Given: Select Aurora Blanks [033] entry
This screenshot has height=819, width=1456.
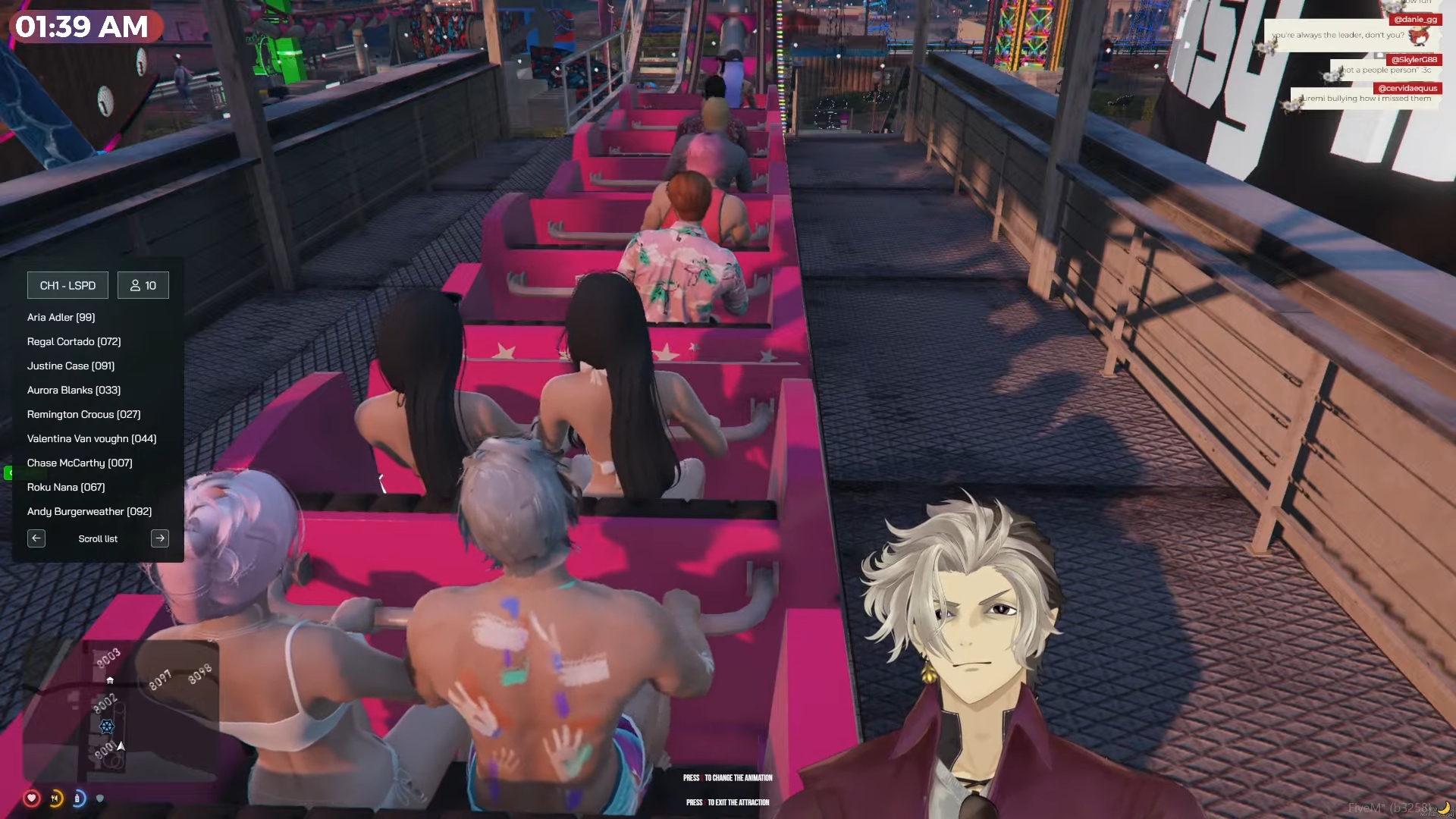Looking at the screenshot, I should [74, 391].
